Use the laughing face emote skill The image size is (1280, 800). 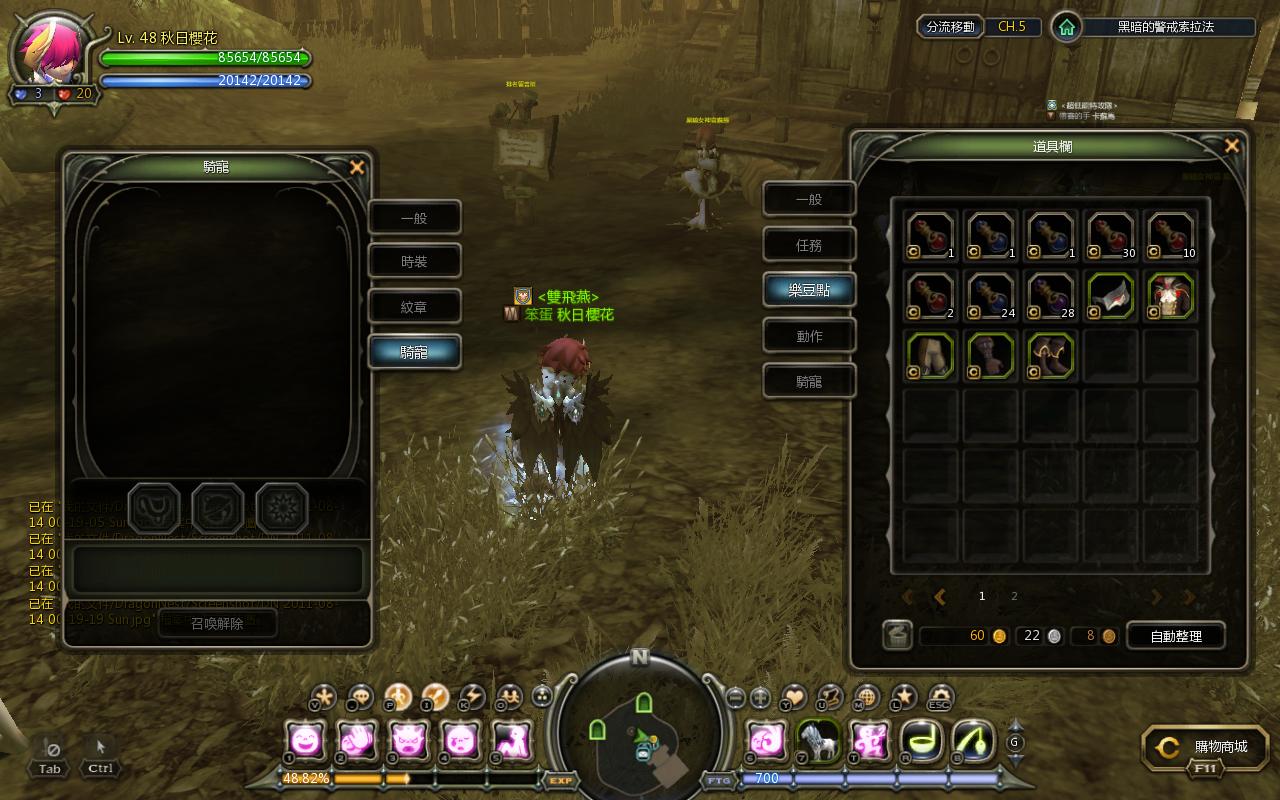(x=304, y=741)
